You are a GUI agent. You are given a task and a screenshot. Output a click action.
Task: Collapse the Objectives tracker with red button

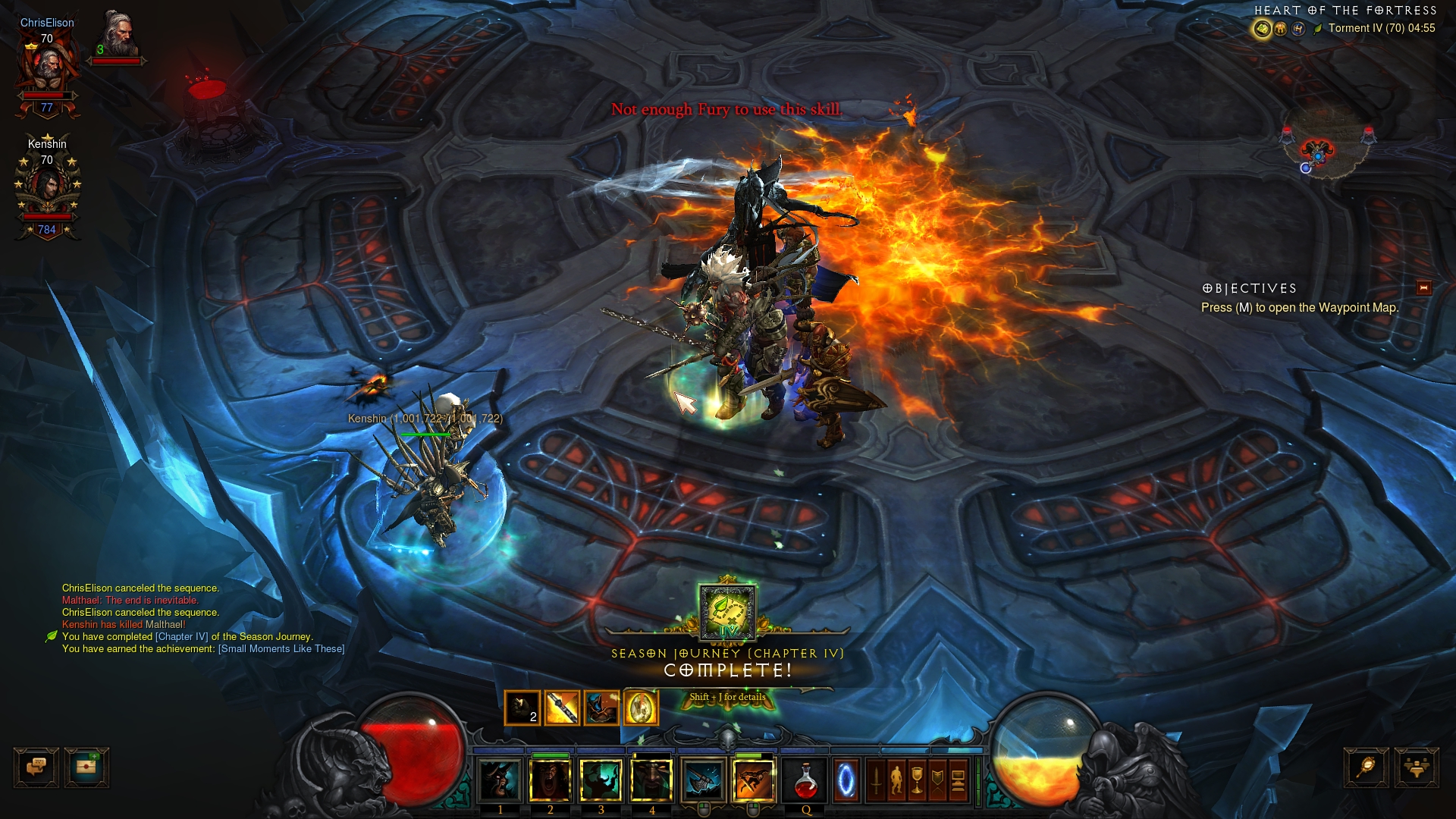[1423, 287]
